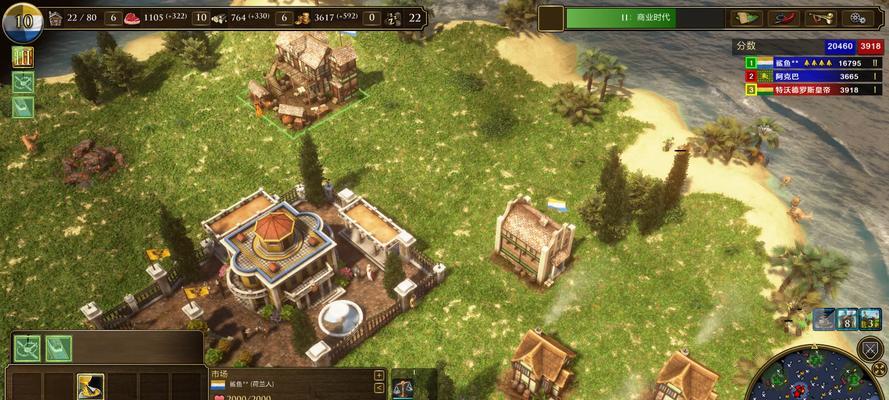
Task: Click the 分数 score header
Action: coord(747,46)
